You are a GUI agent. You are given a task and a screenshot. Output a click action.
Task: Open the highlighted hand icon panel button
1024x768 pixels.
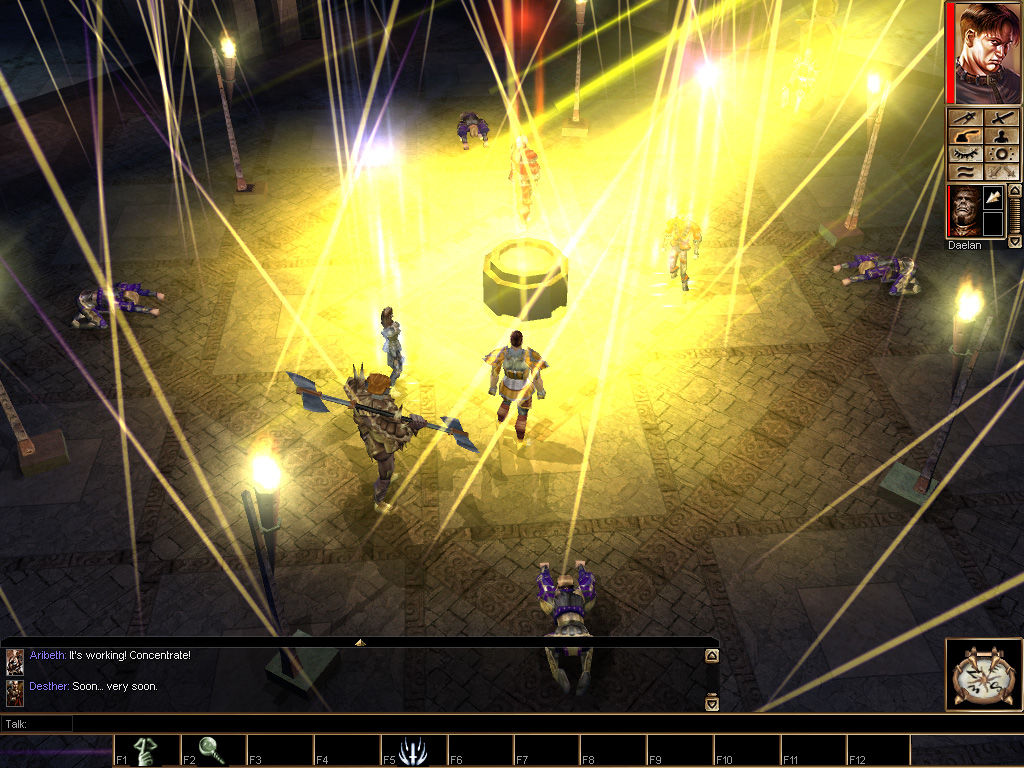pos(965,136)
